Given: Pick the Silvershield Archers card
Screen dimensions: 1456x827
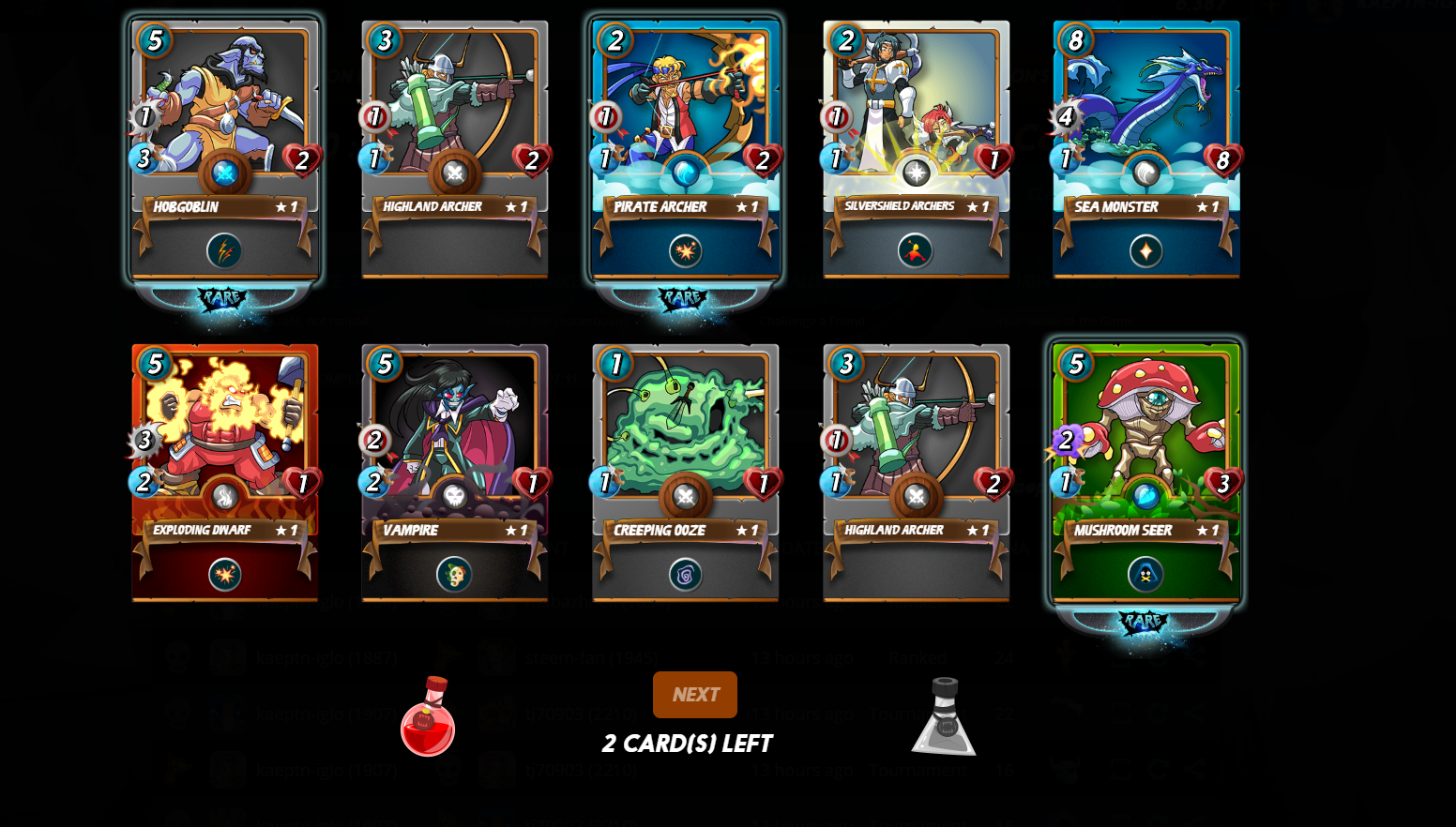Looking at the screenshot, I should click(916, 150).
